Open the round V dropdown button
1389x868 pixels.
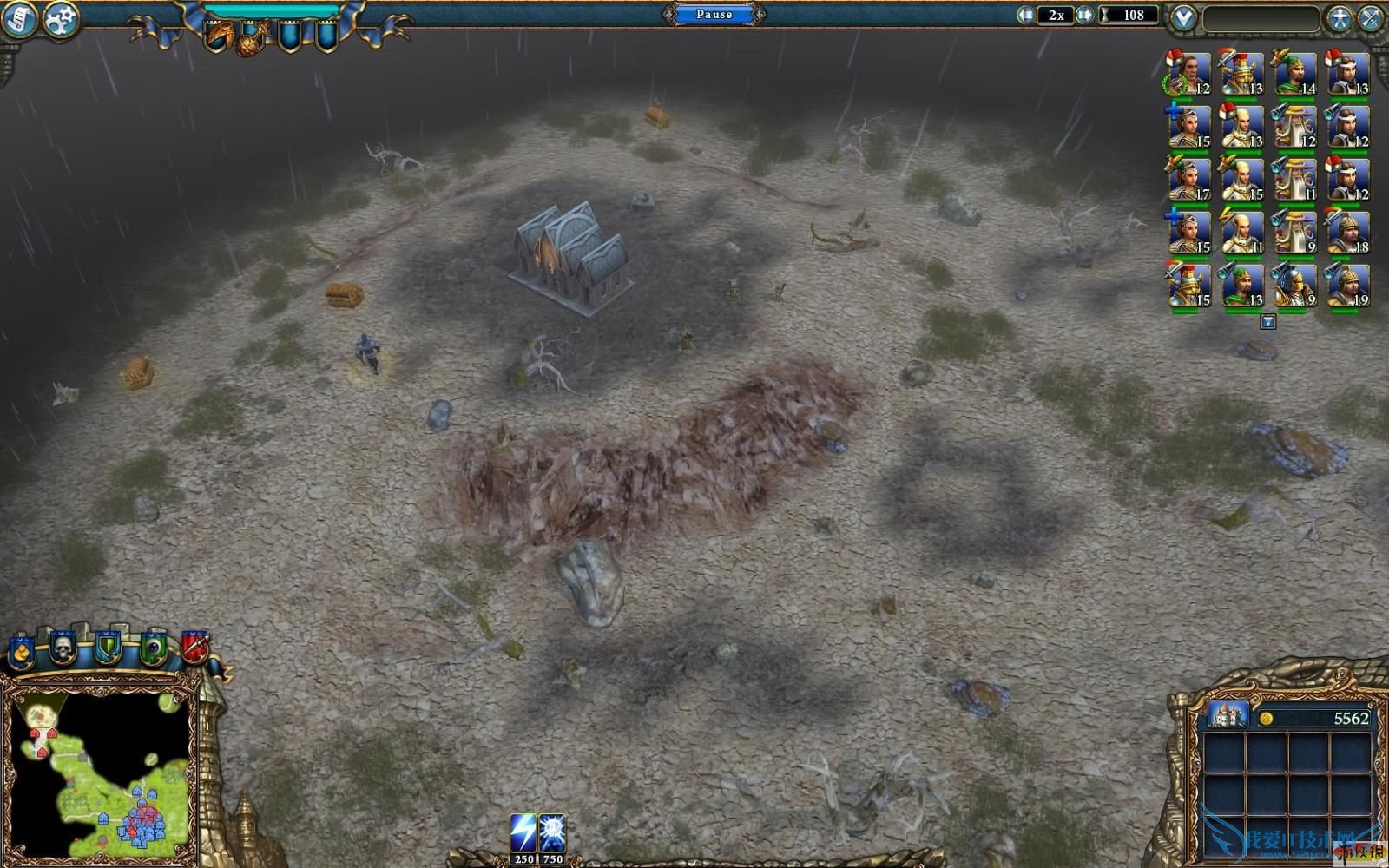(1182, 18)
